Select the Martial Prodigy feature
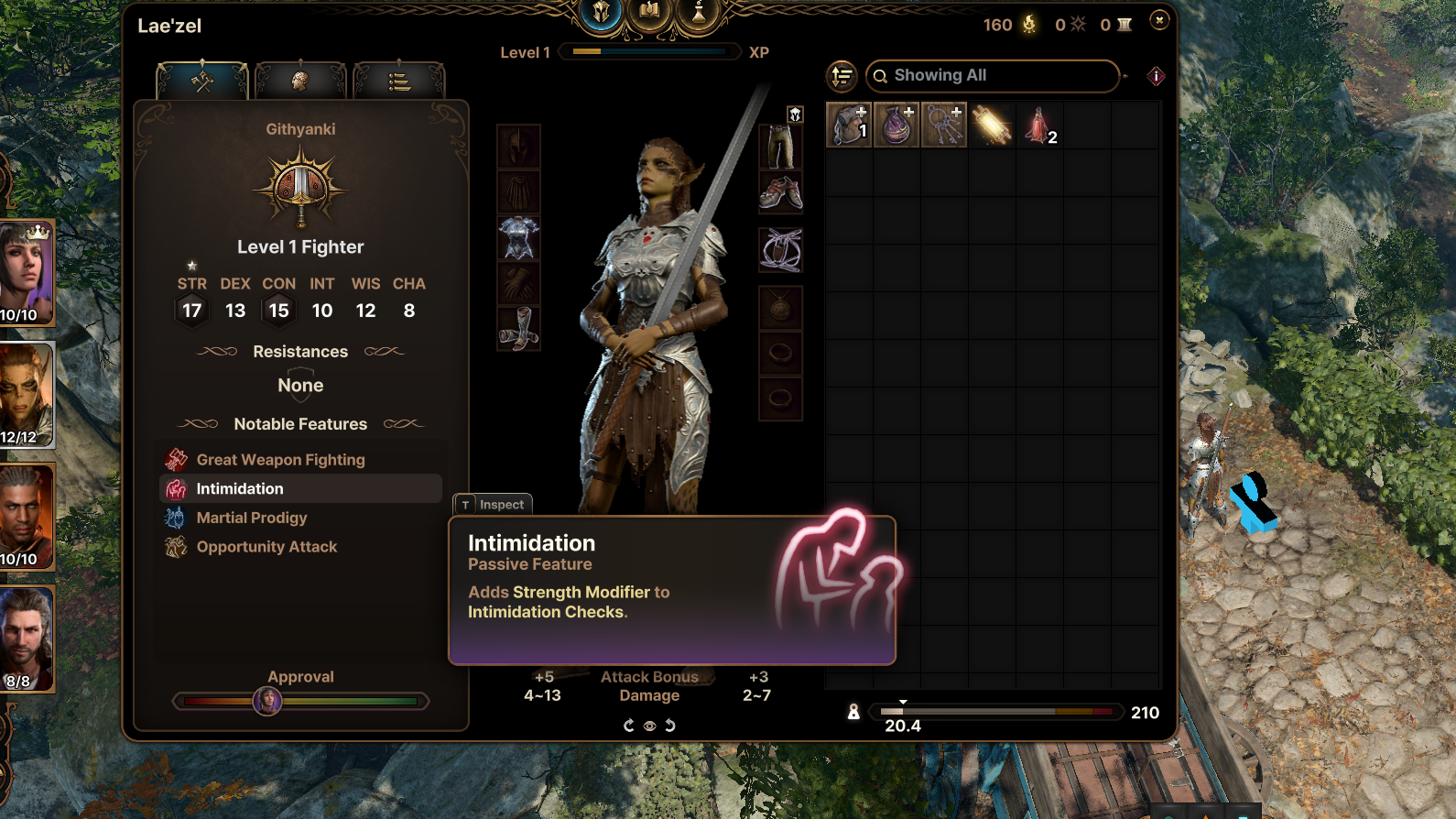The width and height of the screenshot is (1456, 819). (252, 518)
